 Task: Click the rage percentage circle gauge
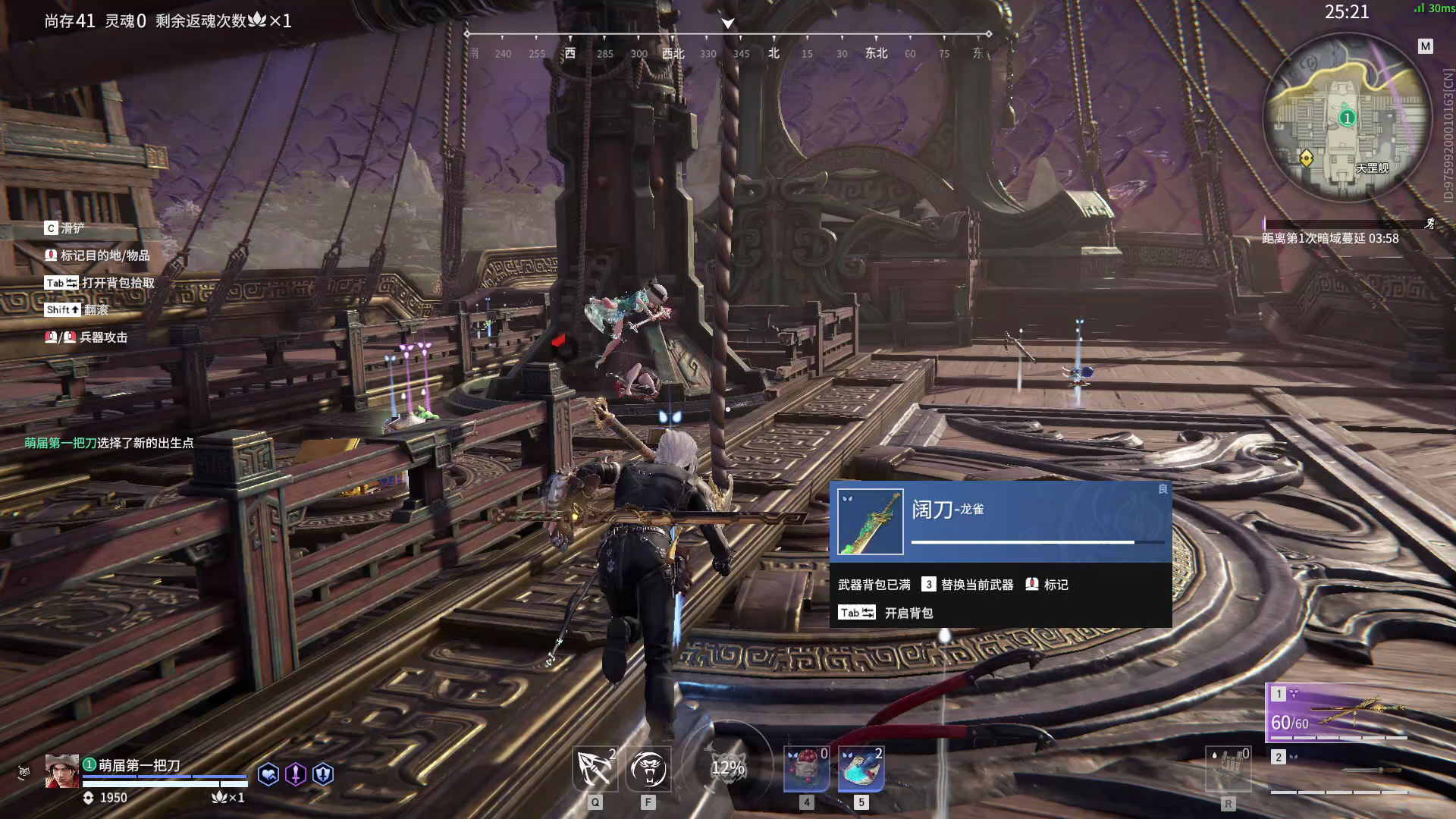click(x=727, y=767)
